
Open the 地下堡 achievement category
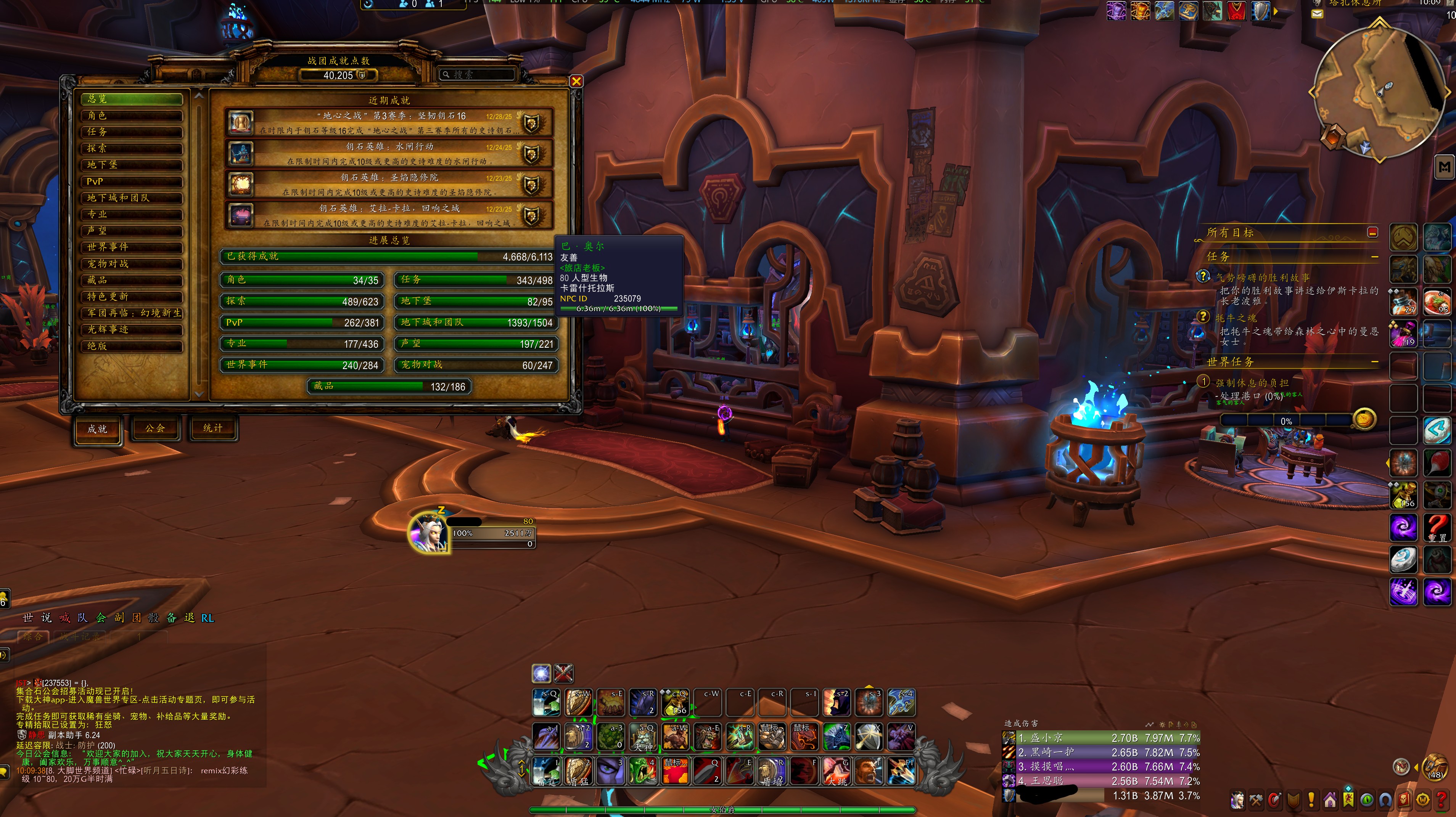point(132,165)
